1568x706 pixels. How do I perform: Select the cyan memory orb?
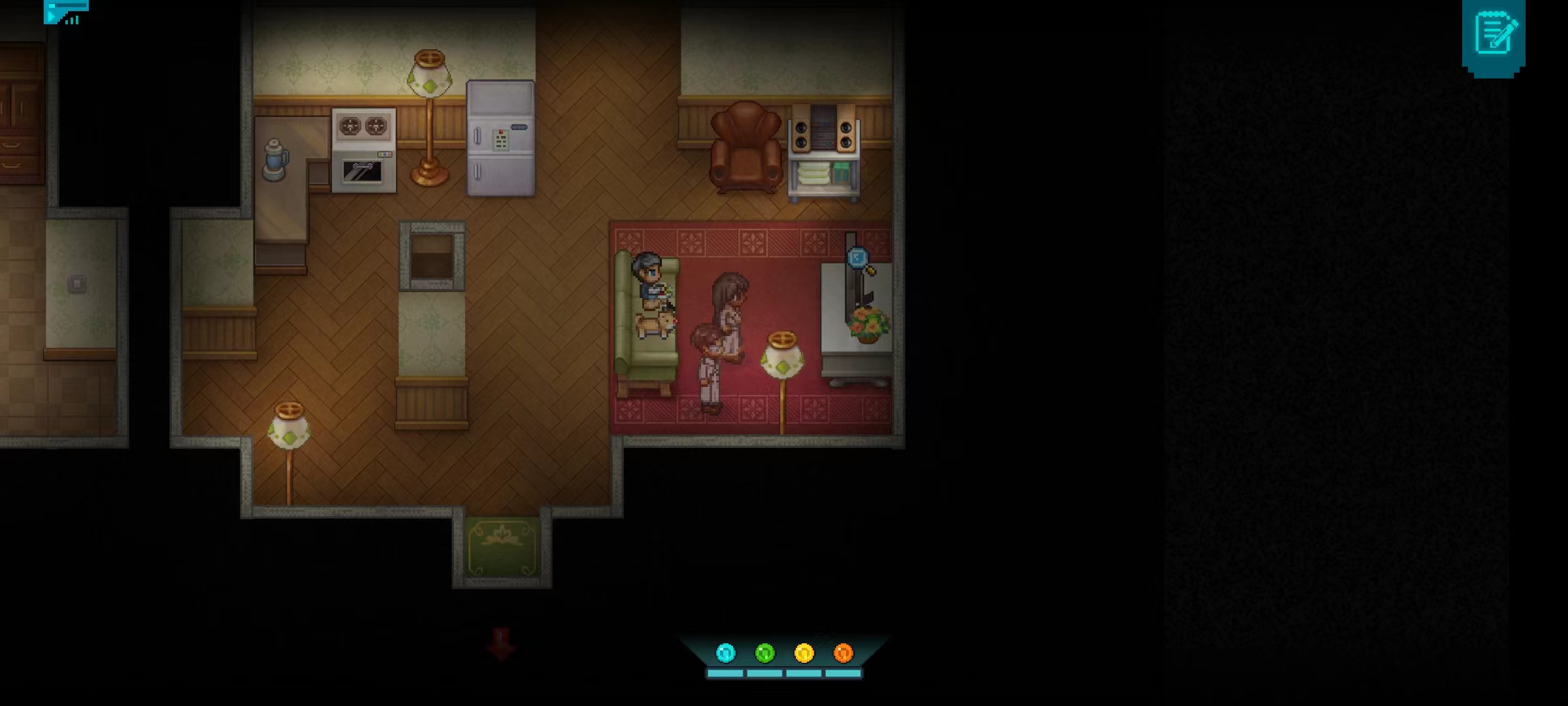point(725,652)
